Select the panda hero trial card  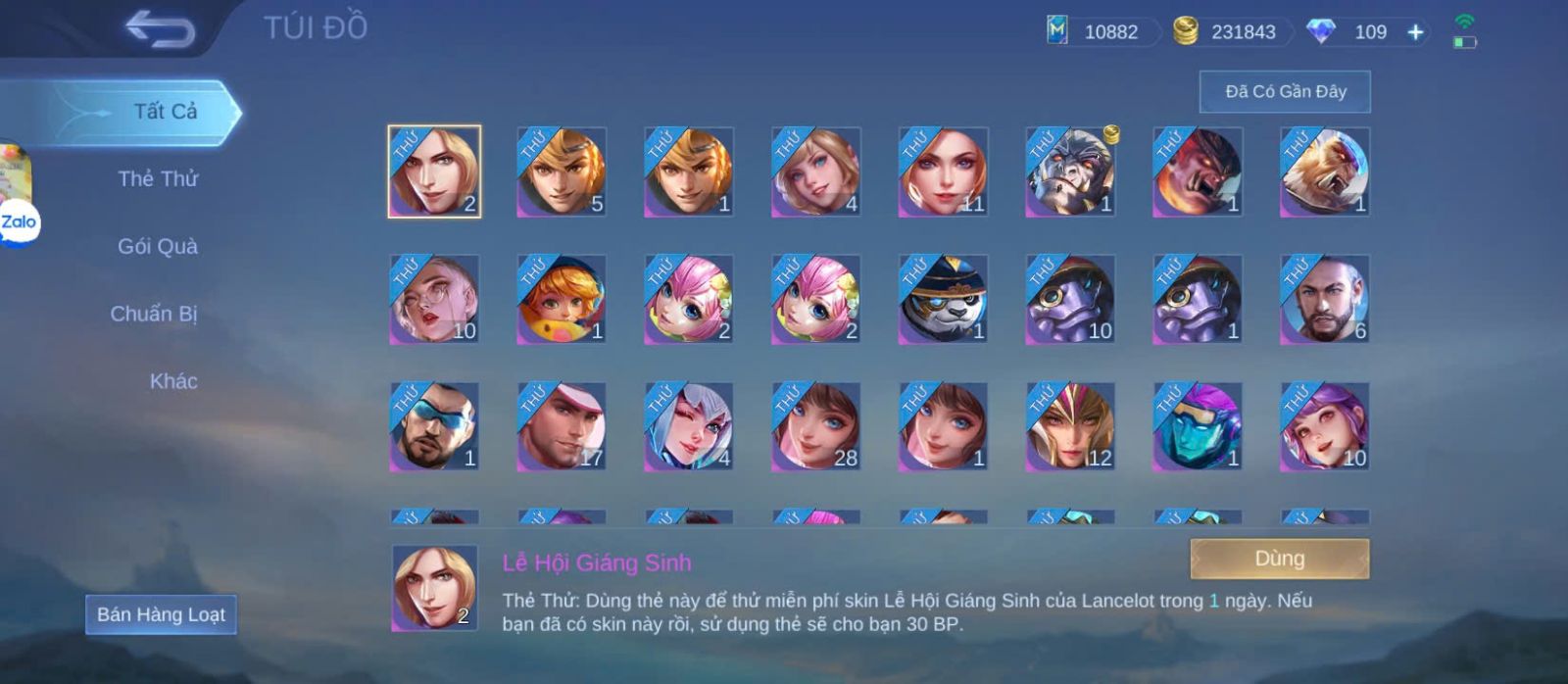[943, 300]
